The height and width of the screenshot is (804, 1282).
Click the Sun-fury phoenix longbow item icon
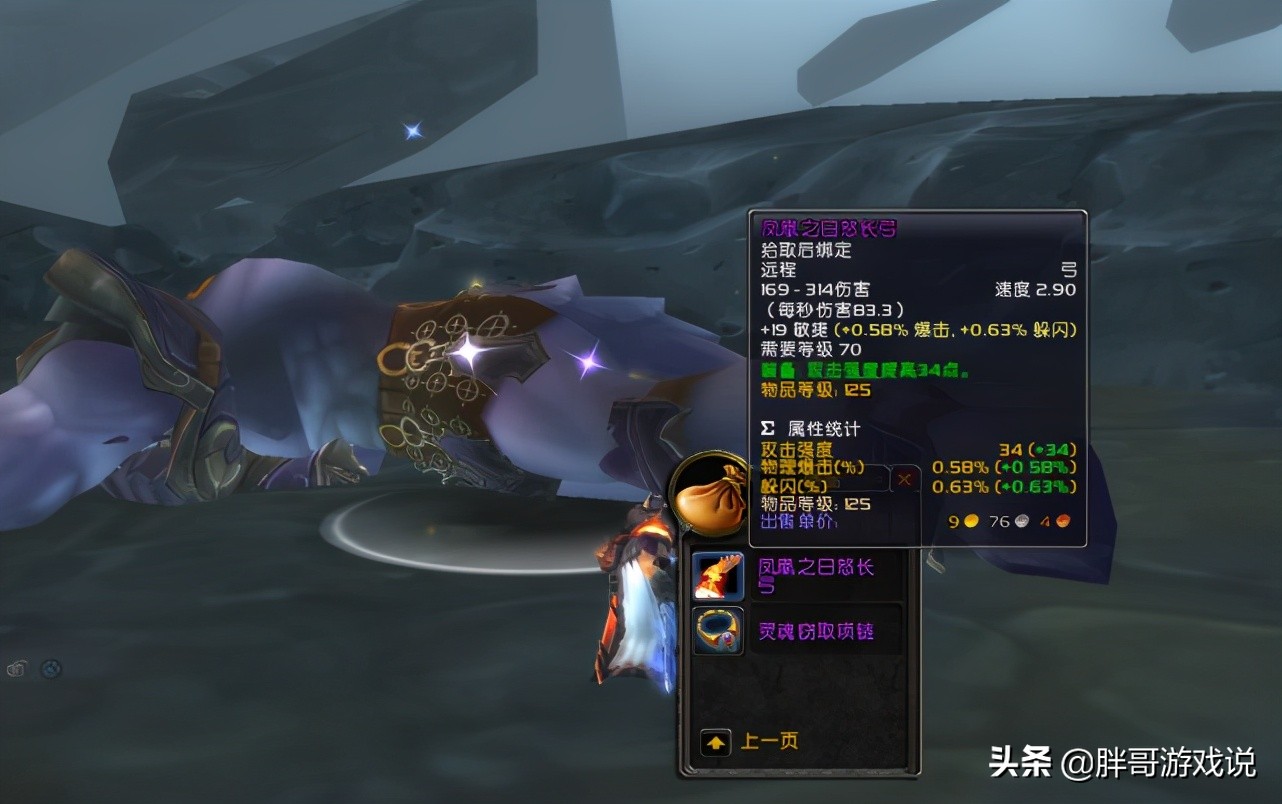pos(716,574)
